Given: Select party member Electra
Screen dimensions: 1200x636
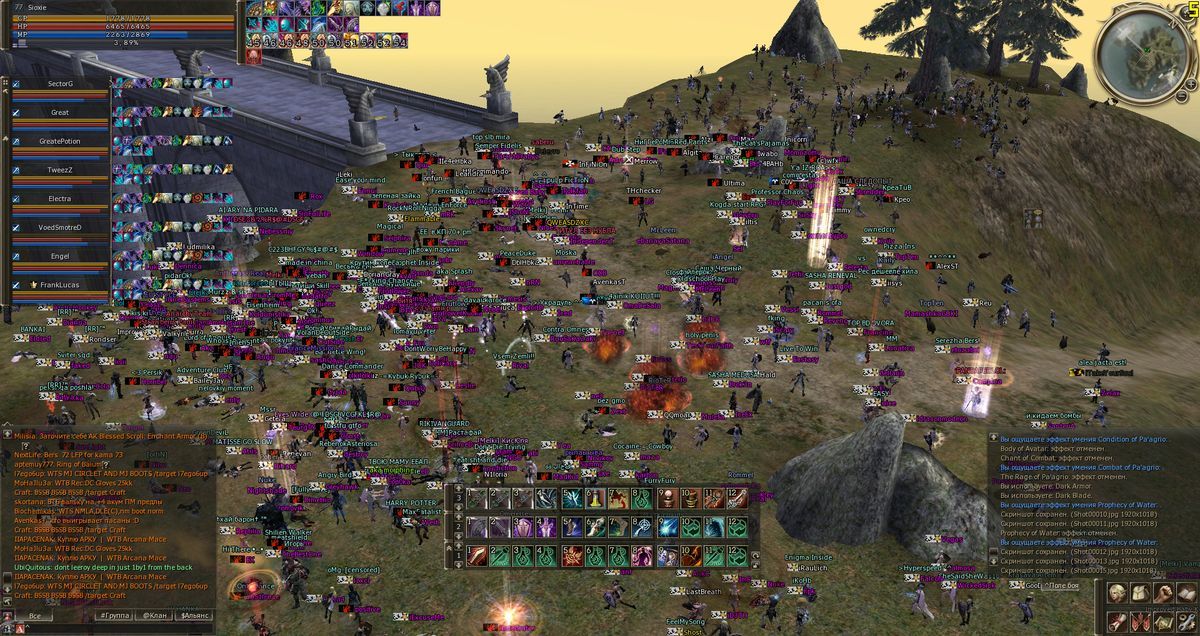Looking at the screenshot, I should click(x=60, y=199).
